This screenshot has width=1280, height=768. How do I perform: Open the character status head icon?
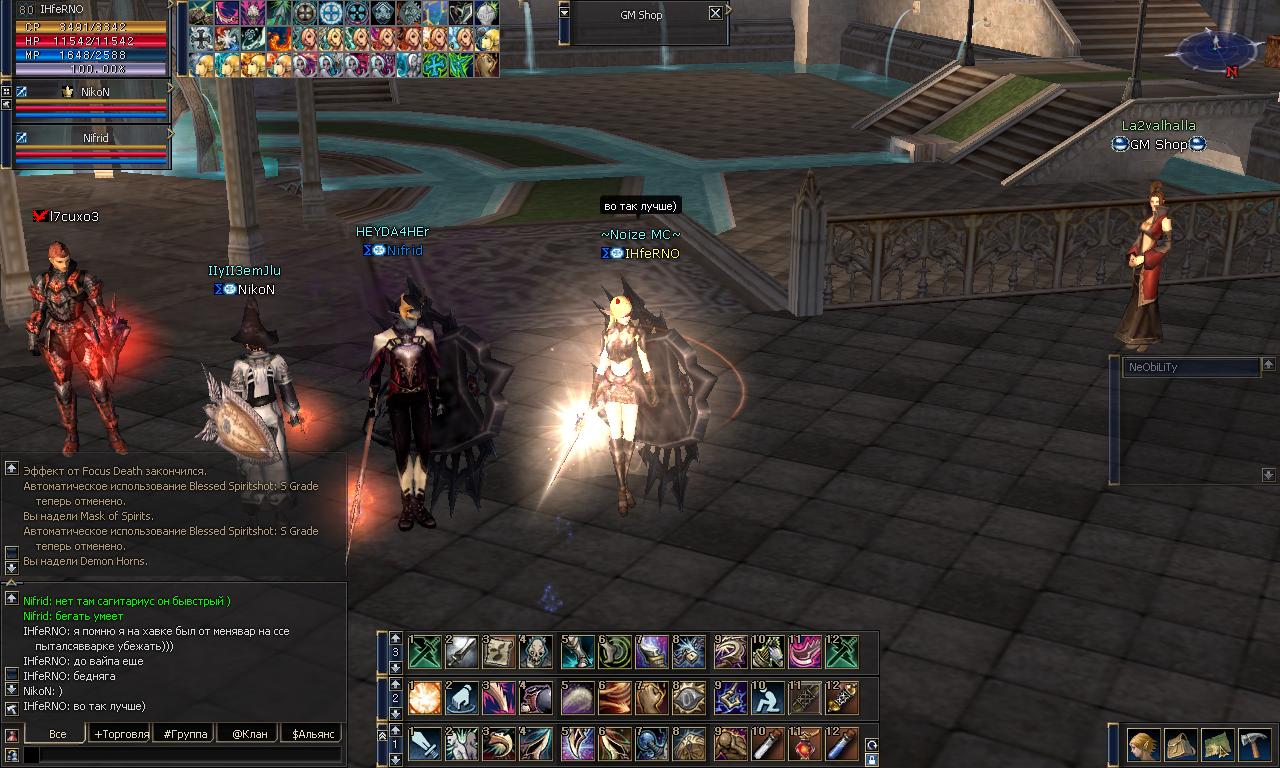[1144, 745]
